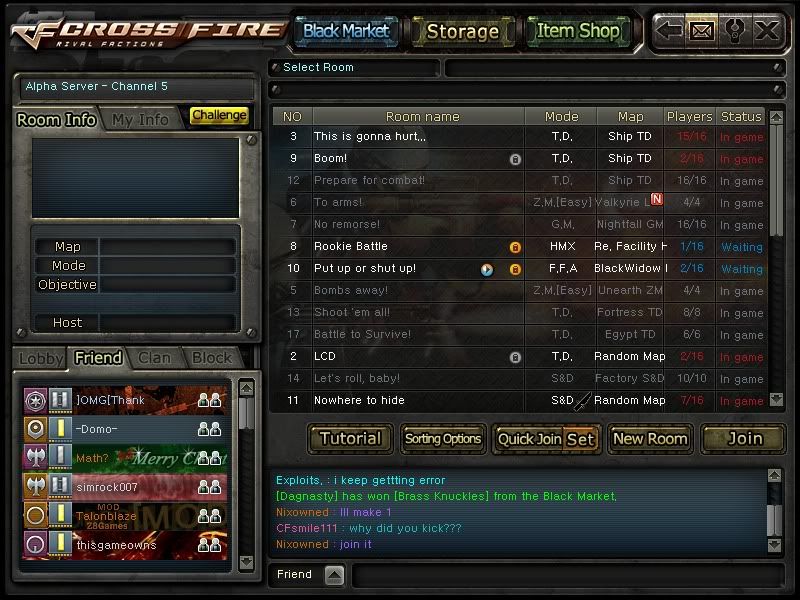Open the Black Market
This screenshot has height=600, width=800.
(x=346, y=31)
